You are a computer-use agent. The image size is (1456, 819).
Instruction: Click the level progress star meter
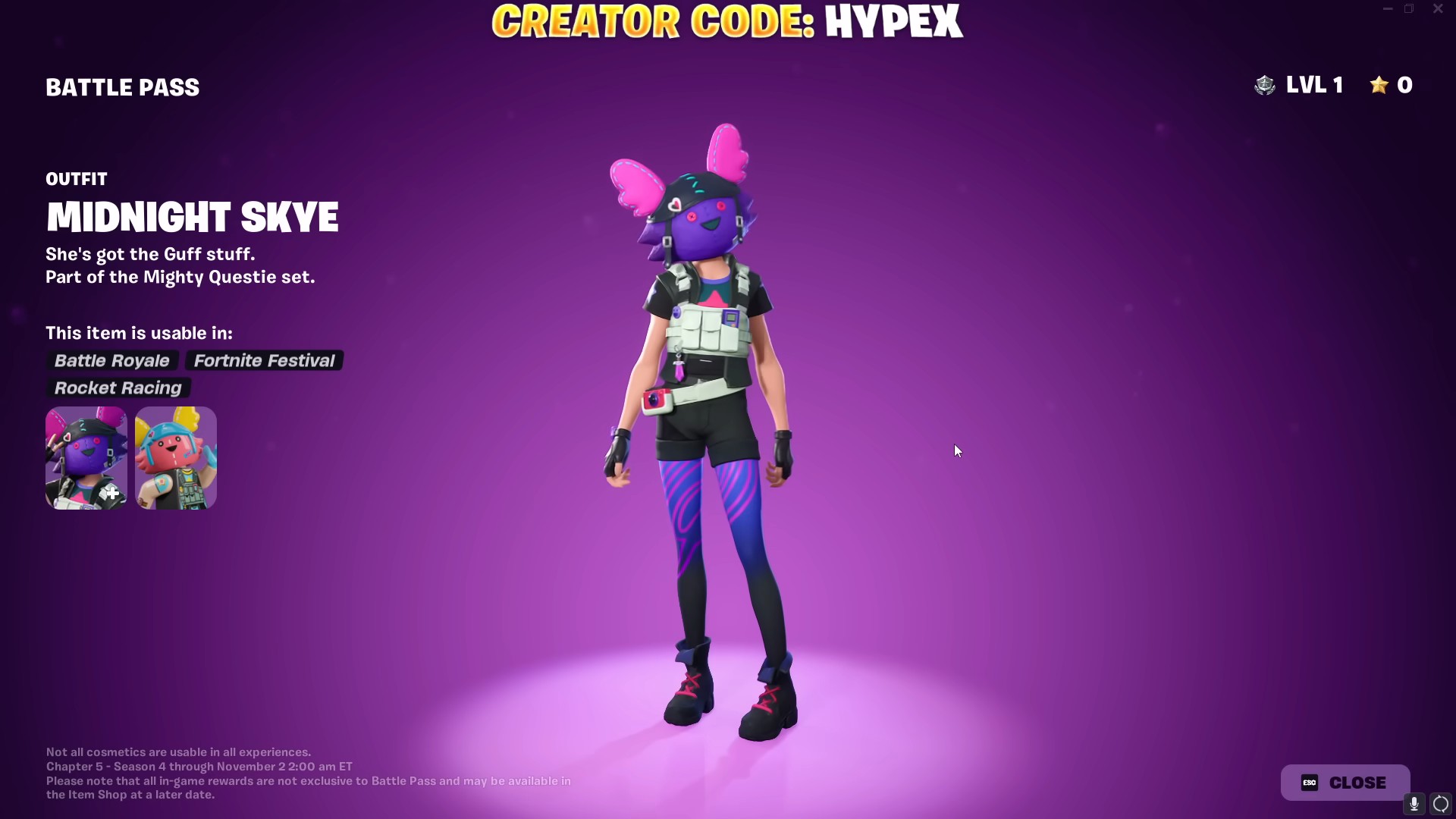(x=1392, y=85)
